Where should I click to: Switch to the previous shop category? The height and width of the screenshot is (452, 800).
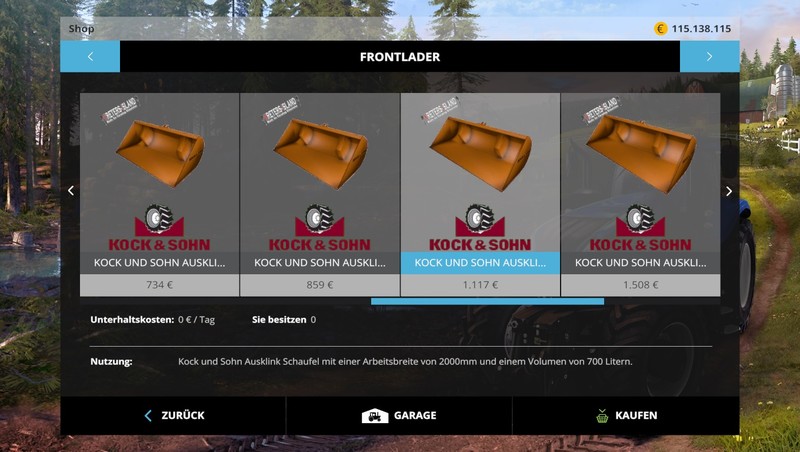pyautogui.click(x=90, y=57)
